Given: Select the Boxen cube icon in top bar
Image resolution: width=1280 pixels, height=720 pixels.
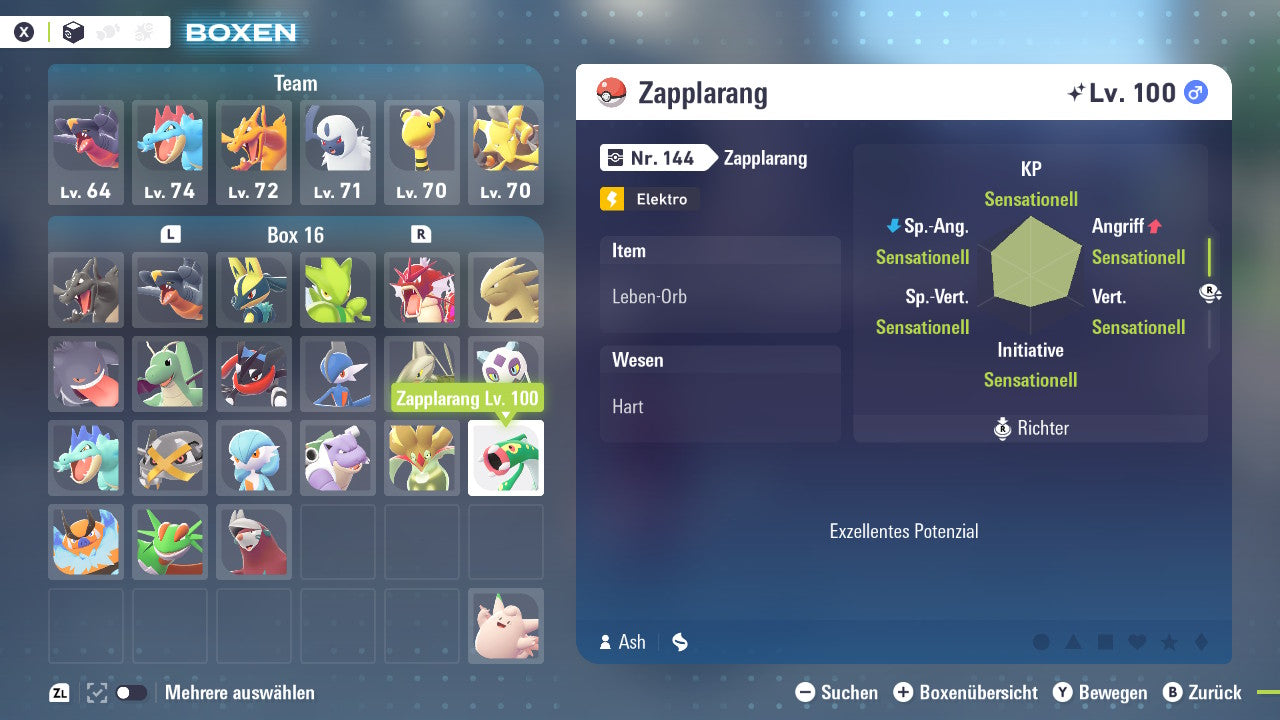Looking at the screenshot, I should pos(72,32).
